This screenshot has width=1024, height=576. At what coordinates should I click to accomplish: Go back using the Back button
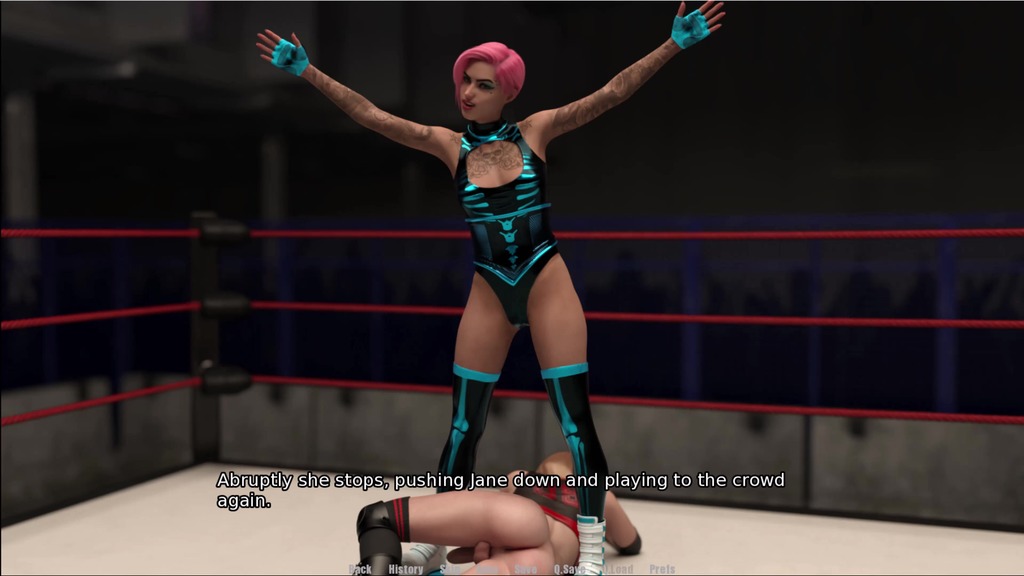360,569
